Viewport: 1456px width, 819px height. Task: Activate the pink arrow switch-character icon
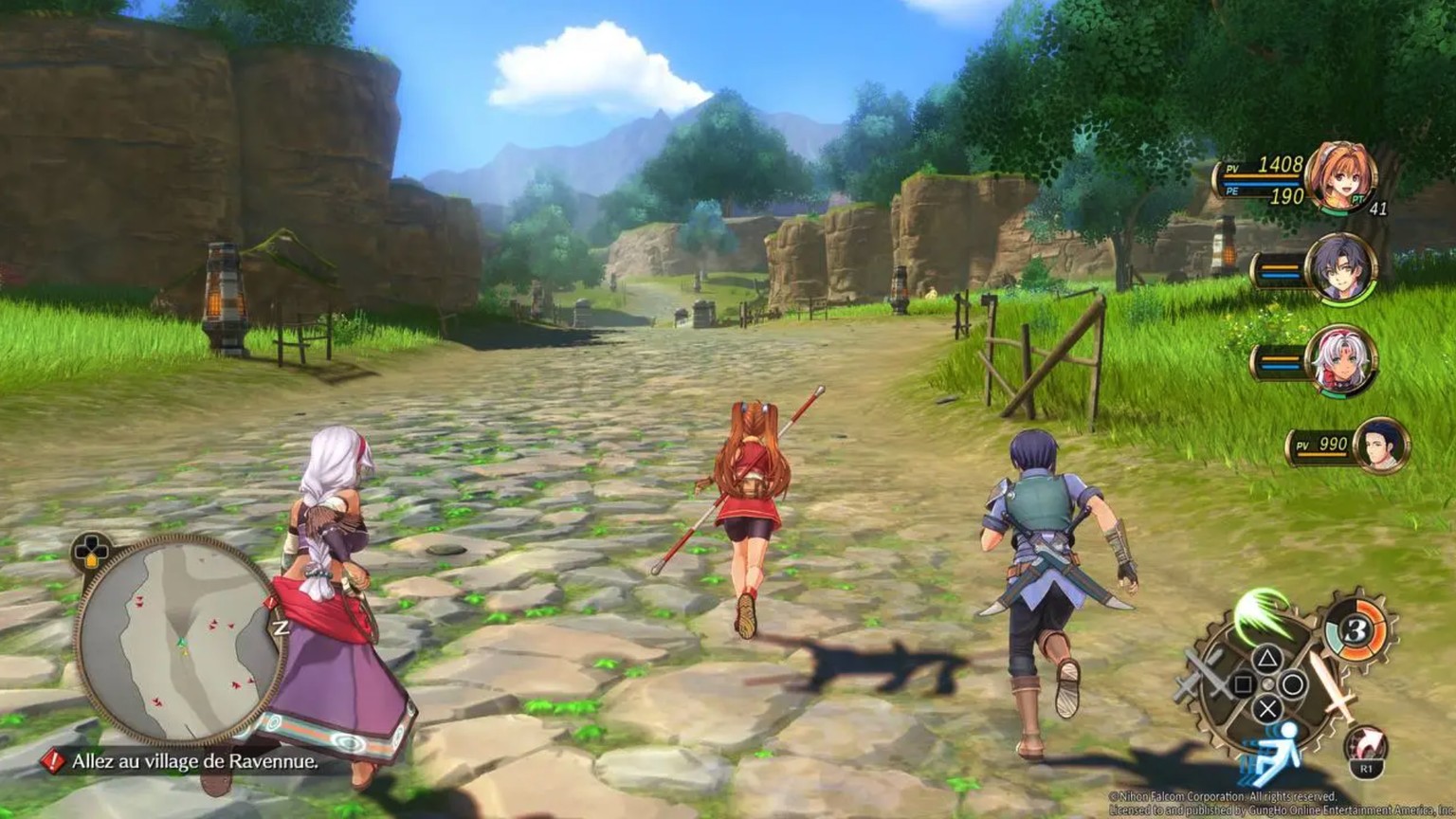pos(1366,746)
